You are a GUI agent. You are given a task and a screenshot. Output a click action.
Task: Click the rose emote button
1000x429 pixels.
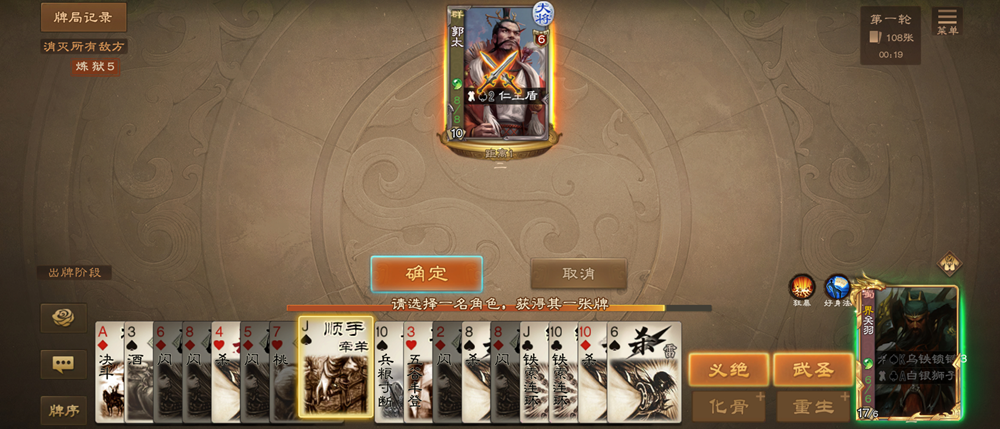coord(63,318)
